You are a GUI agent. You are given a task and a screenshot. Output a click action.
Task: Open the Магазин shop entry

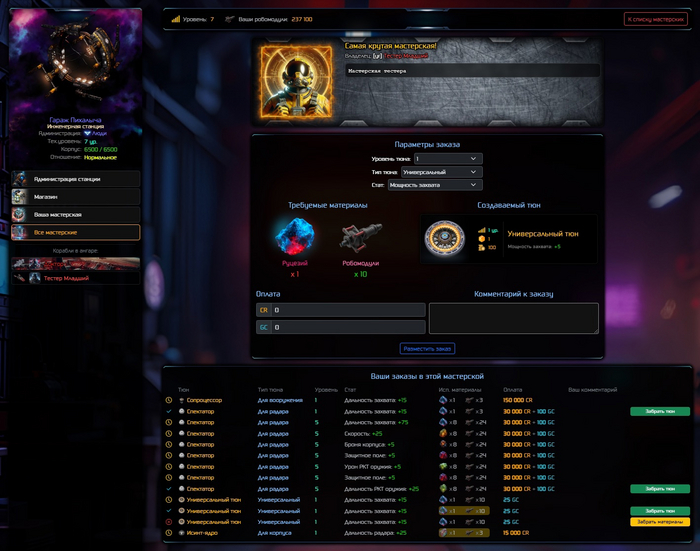(x=76, y=197)
